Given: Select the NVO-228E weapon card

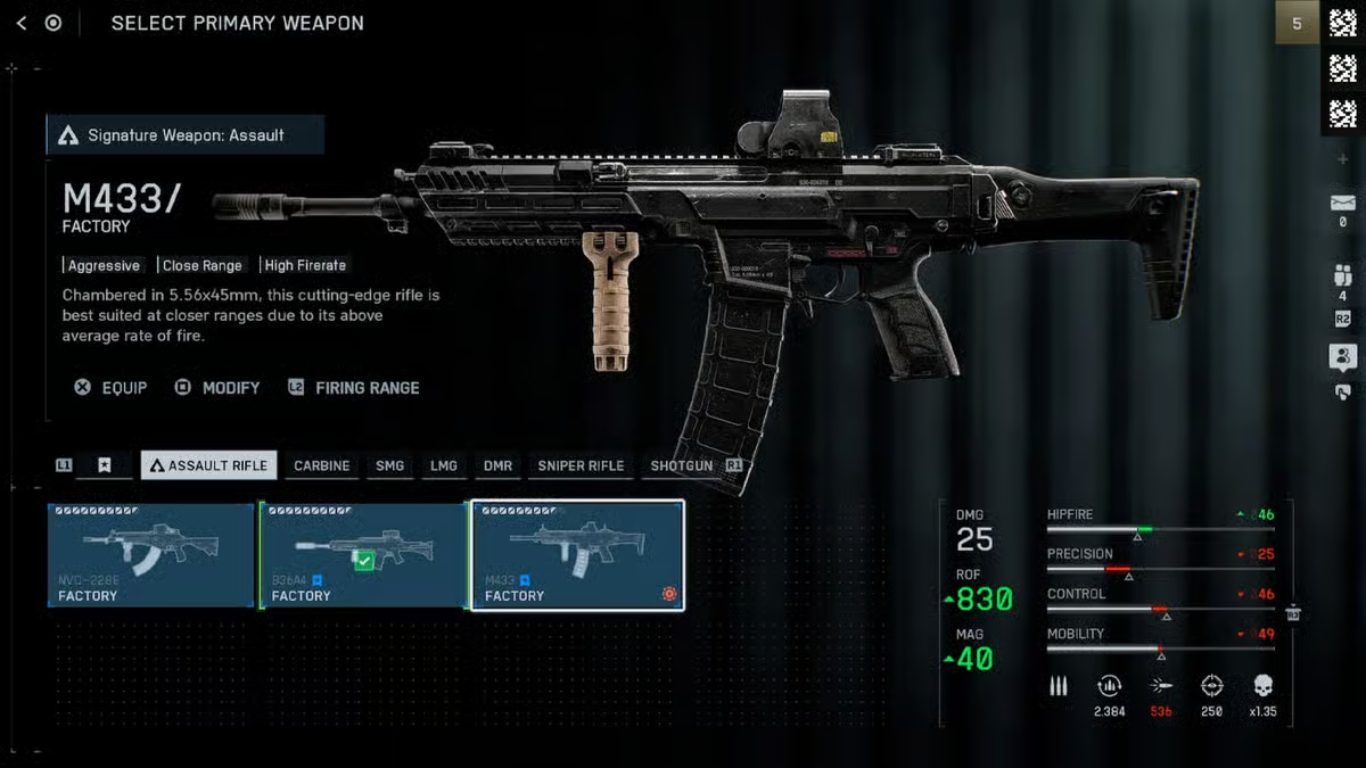Looking at the screenshot, I should (x=151, y=555).
